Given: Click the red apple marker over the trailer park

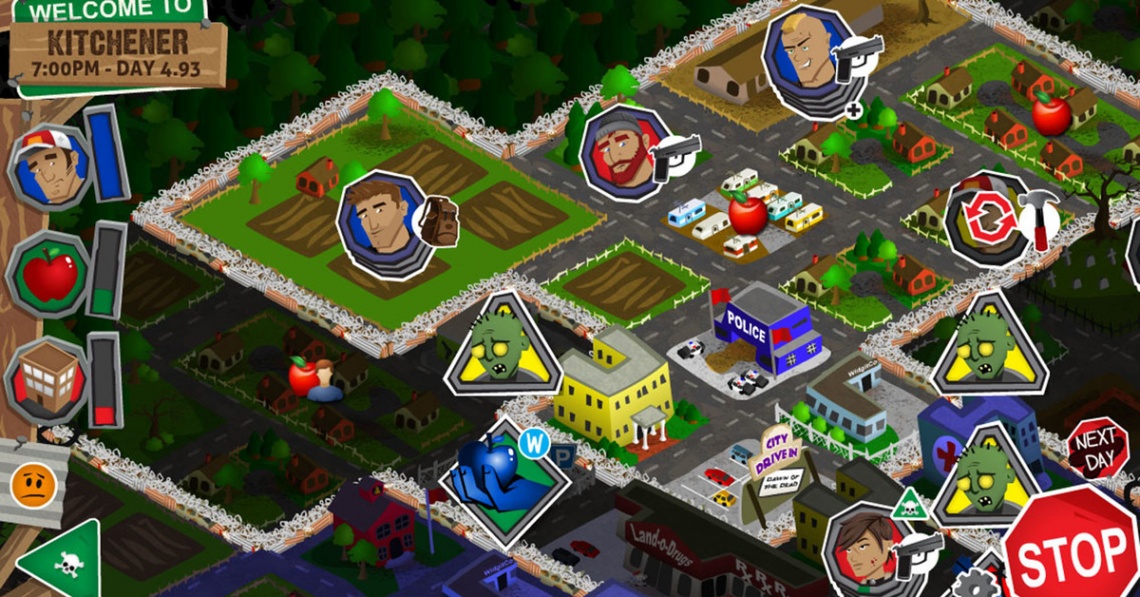Looking at the screenshot, I should [746, 213].
